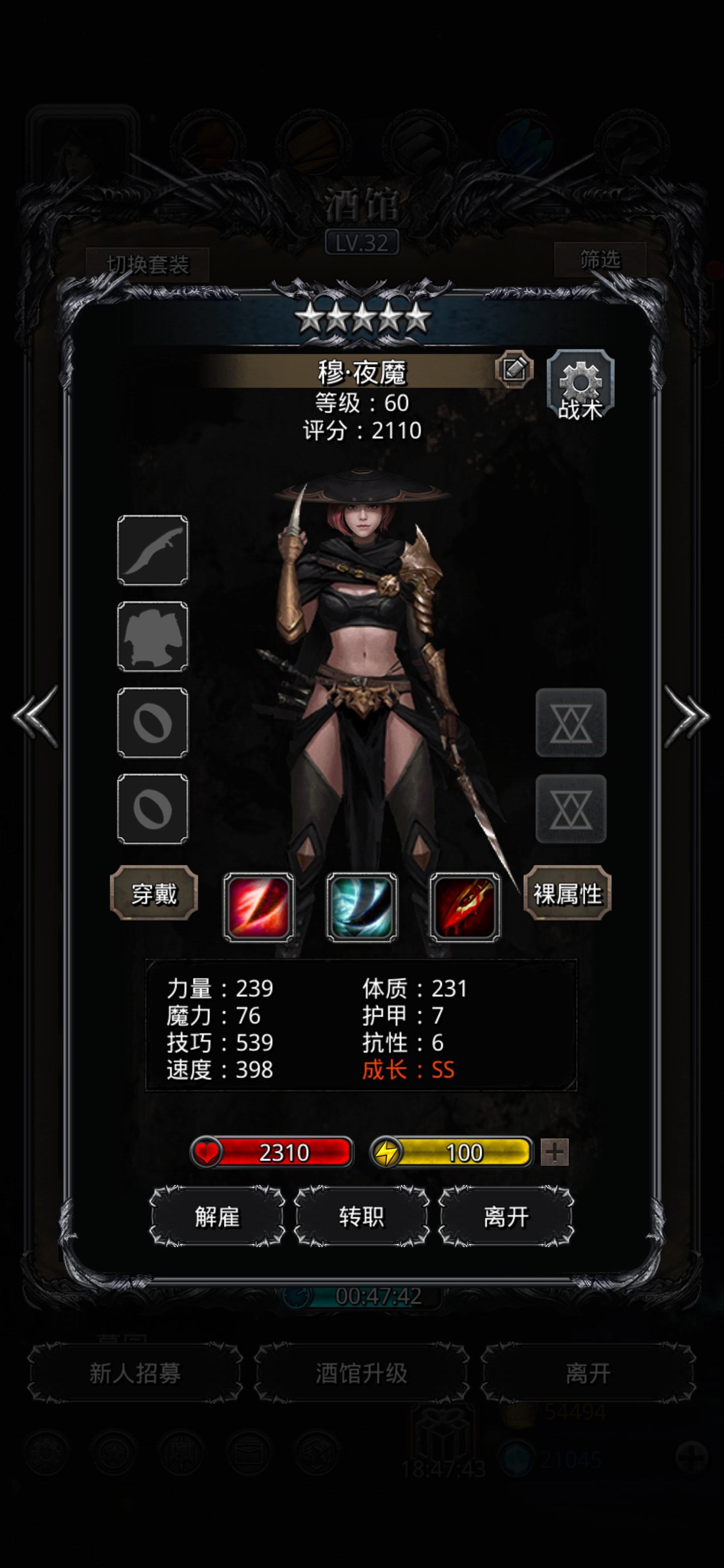Click the plus icon next to the bars

point(552,1152)
